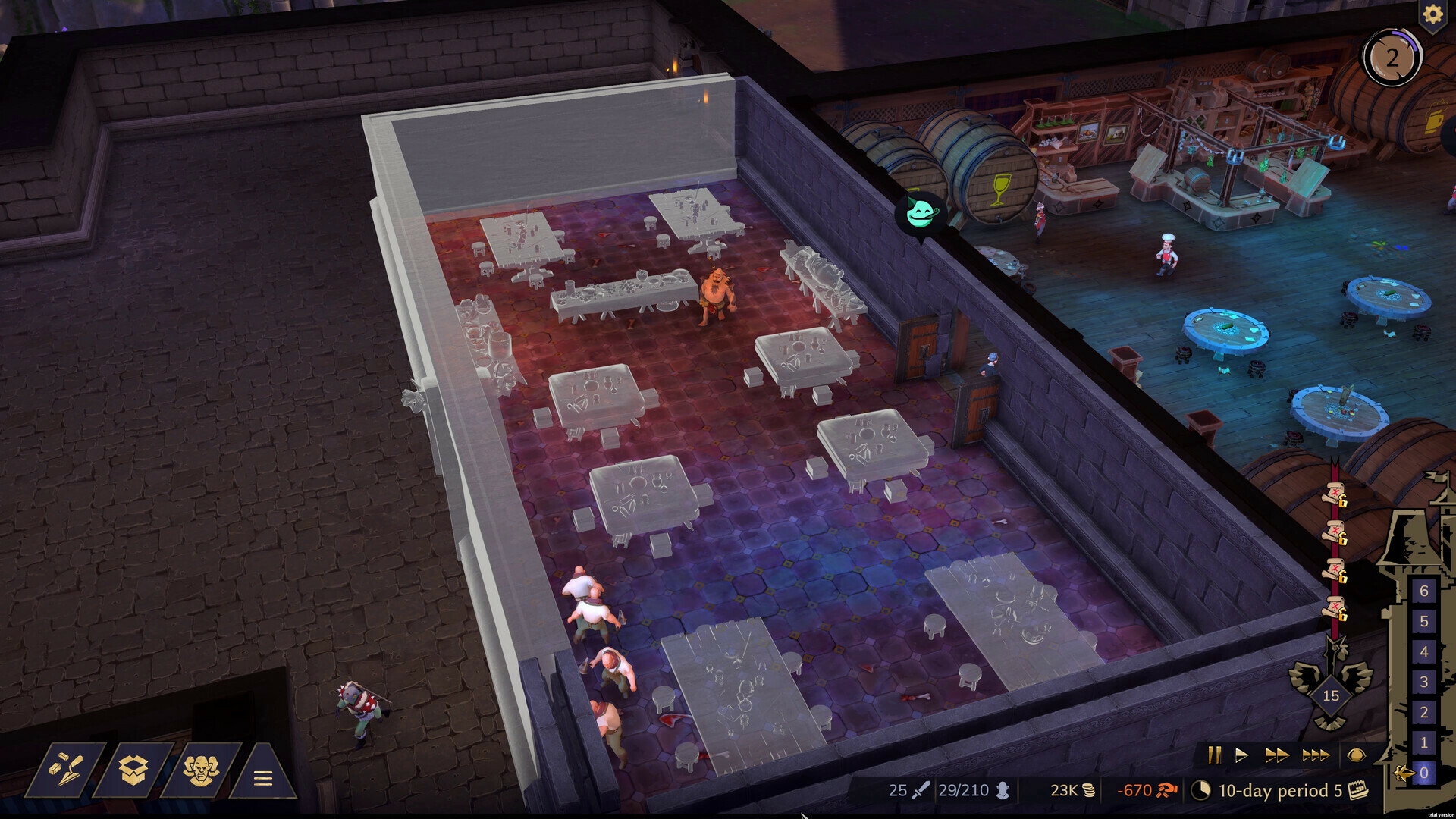Resume normal game speed with play
The image size is (1456, 819).
[1241, 755]
